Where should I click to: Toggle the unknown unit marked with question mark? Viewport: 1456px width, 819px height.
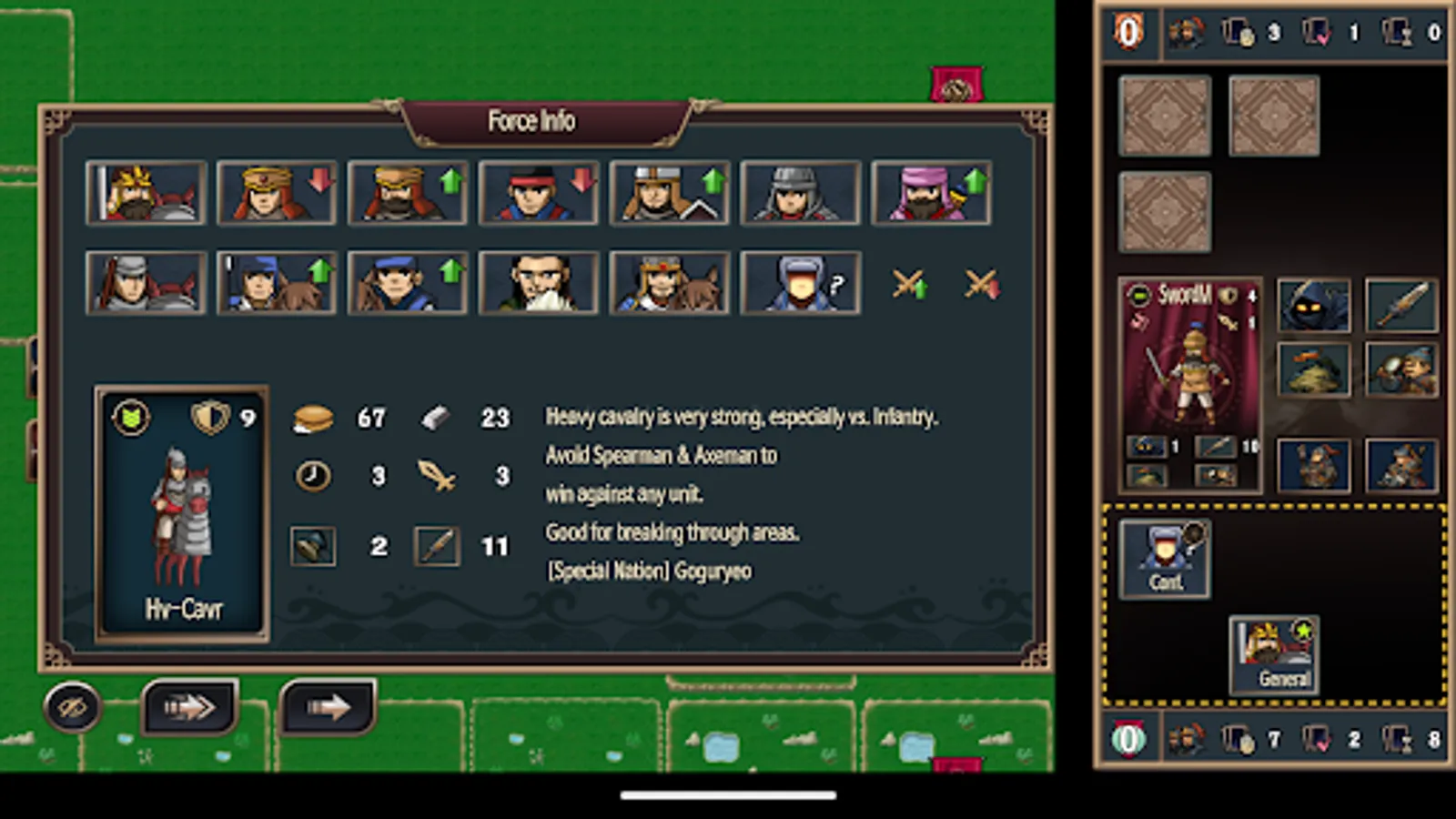coord(802,282)
